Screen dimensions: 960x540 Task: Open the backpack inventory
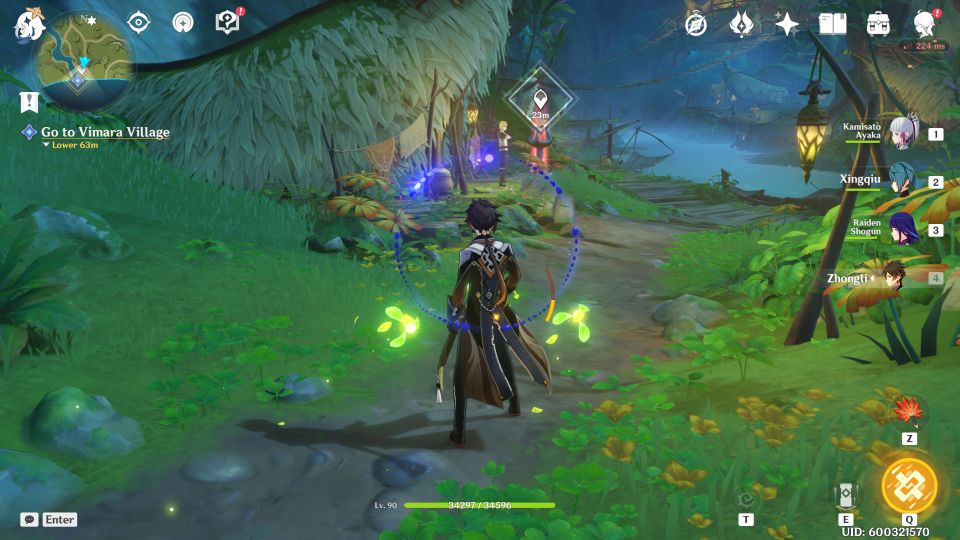coord(878,24)
